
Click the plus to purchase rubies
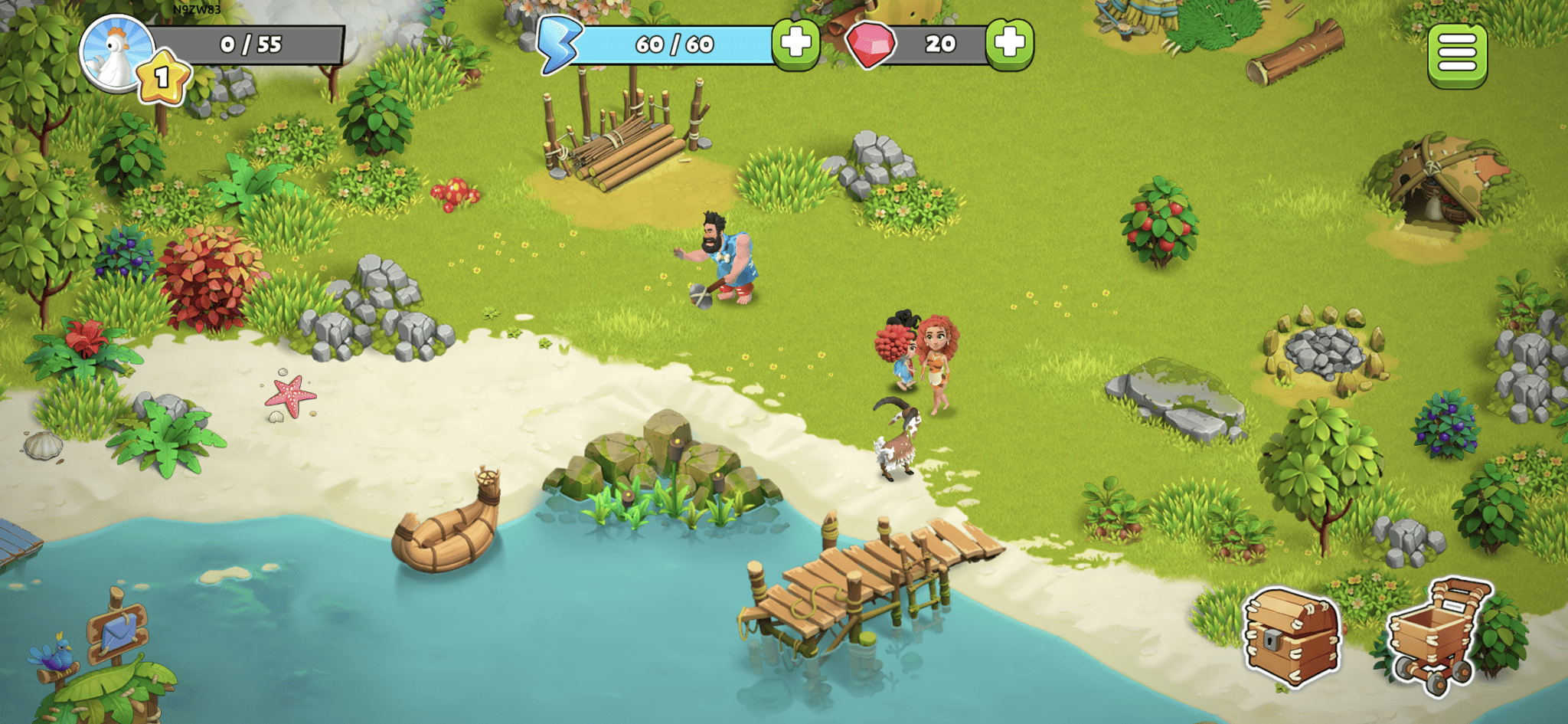[1011, 44]
